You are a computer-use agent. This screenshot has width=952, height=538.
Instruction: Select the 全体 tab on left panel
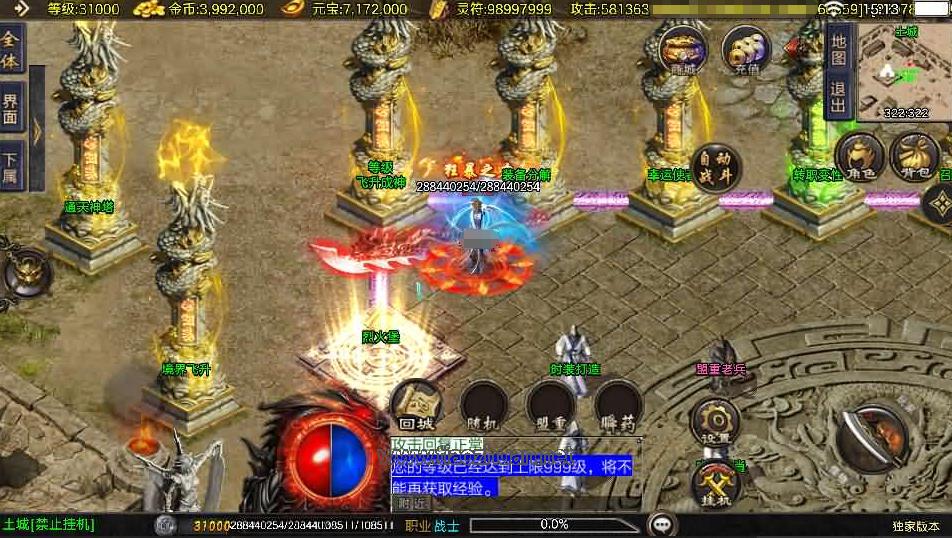(12, 50)
